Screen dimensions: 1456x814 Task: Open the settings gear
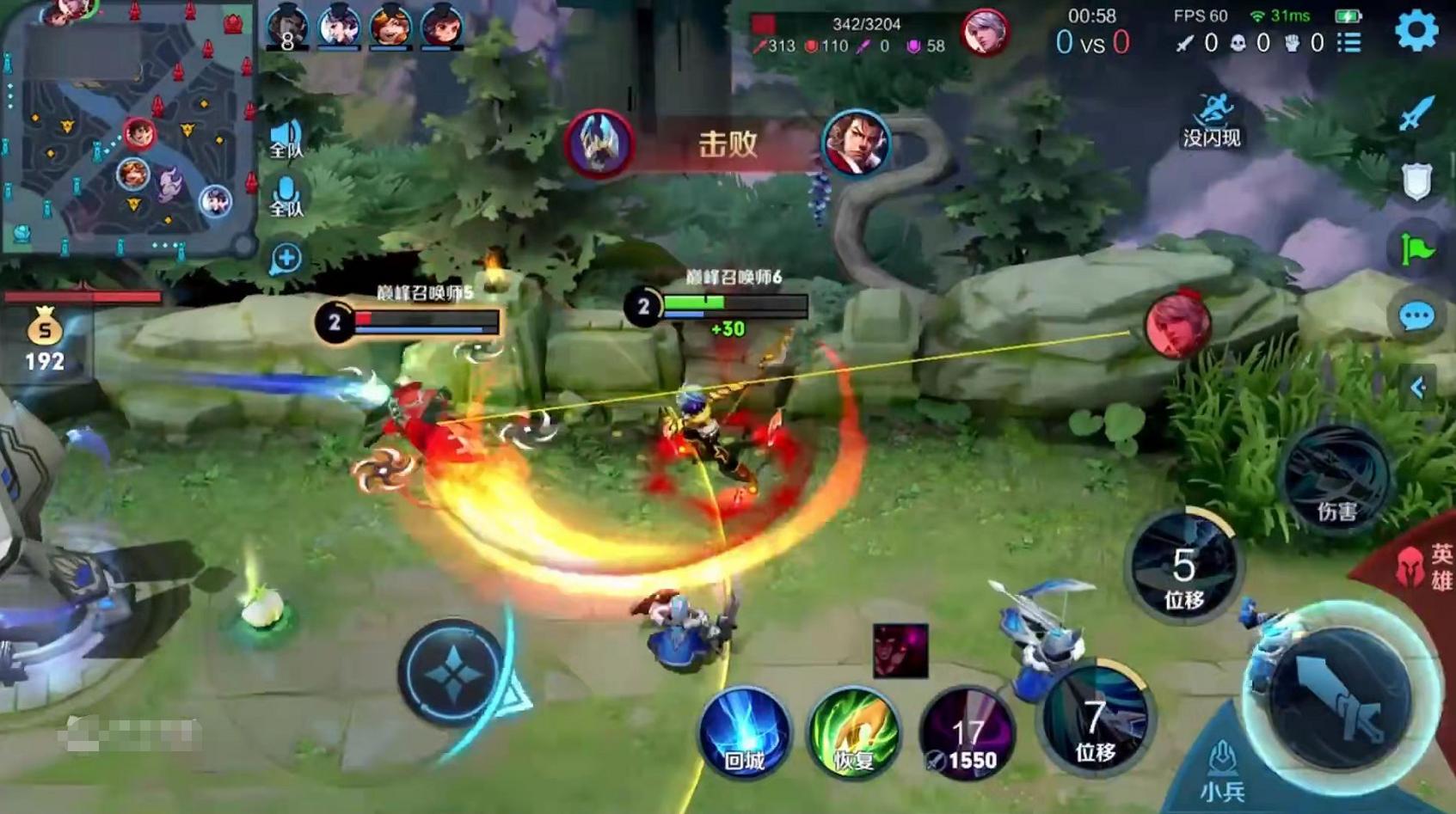(1416, 32)
